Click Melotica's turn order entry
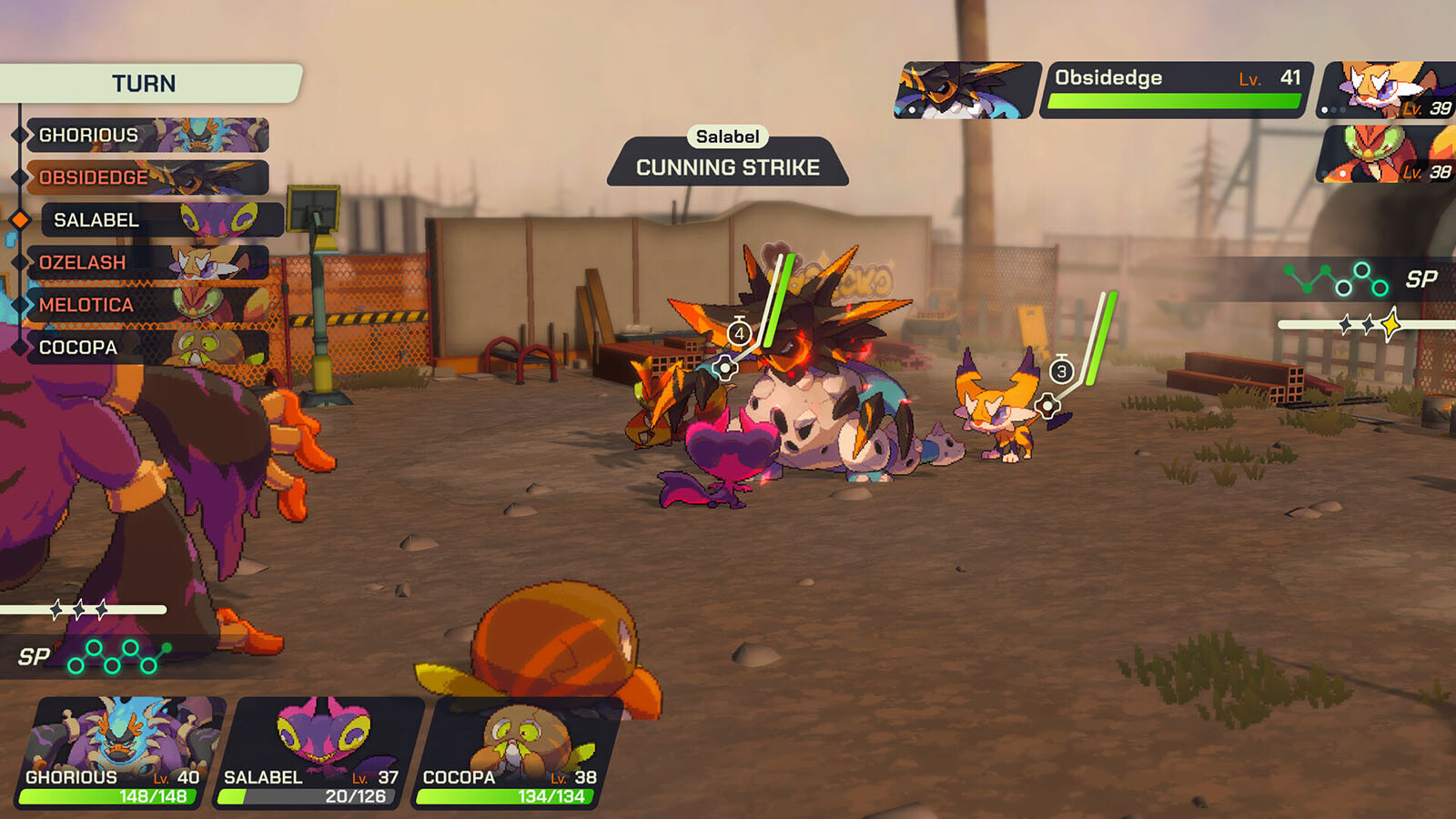This screenshot has width=1456, height=819. click(x=146, y=305)
